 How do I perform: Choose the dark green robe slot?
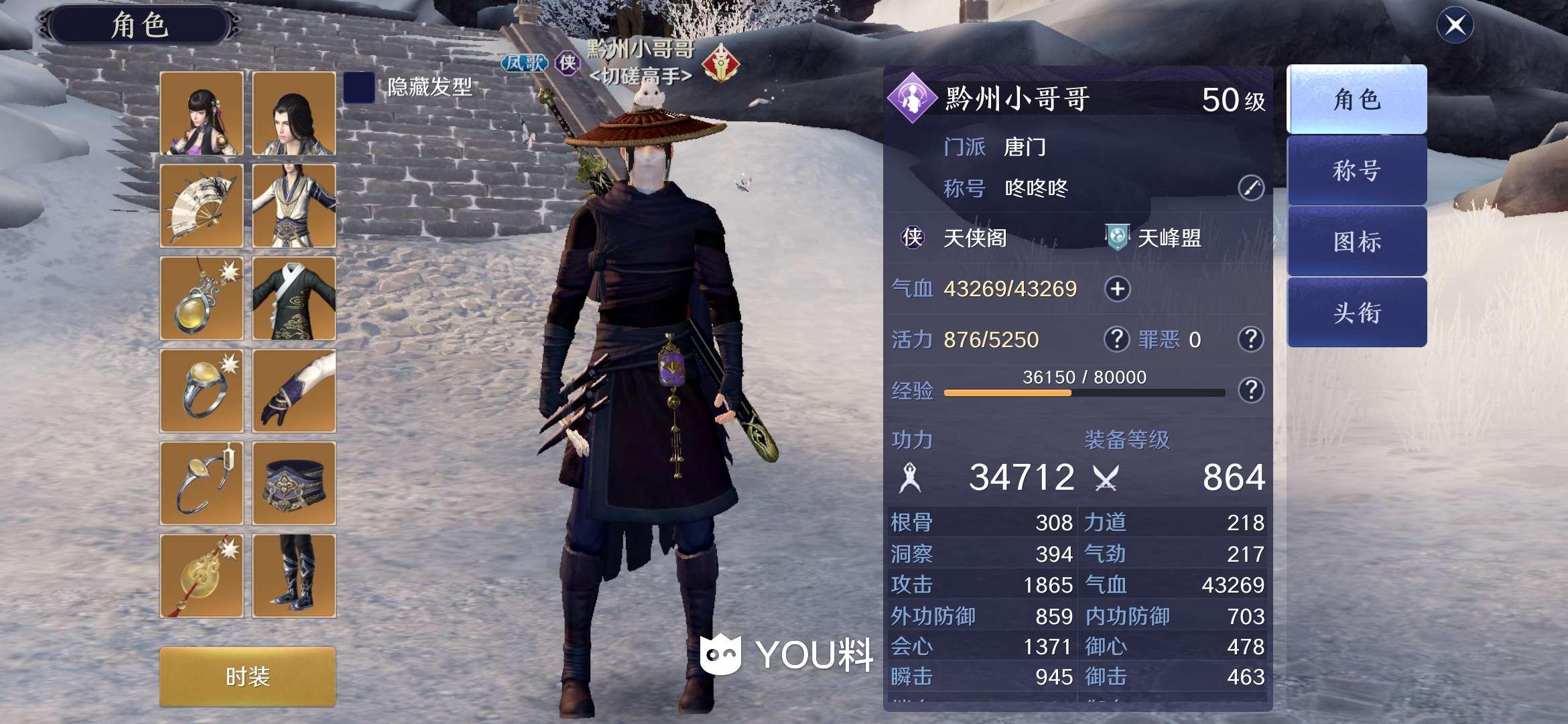click(294, 298)
